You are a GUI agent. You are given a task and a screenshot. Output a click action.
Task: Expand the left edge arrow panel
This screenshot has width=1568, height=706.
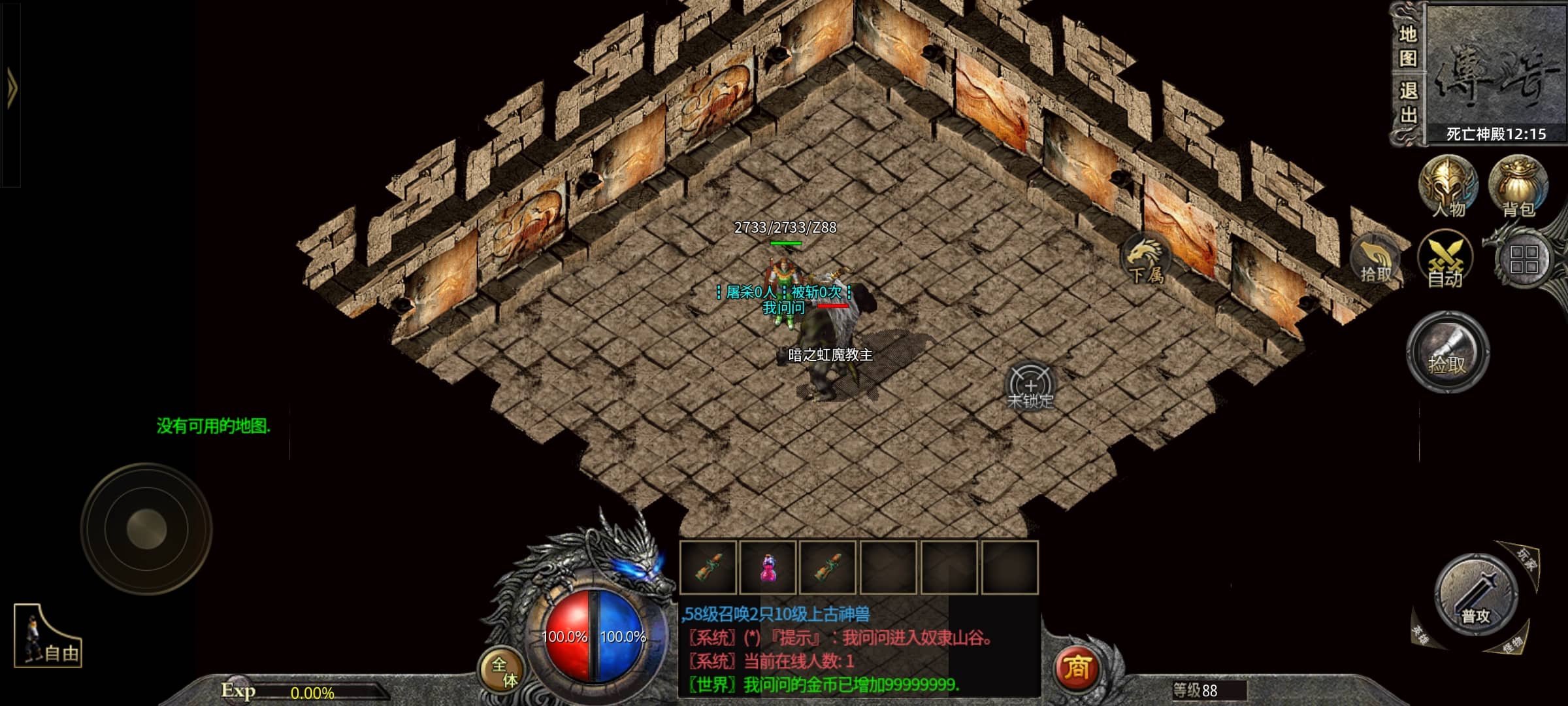coord(11,88)
